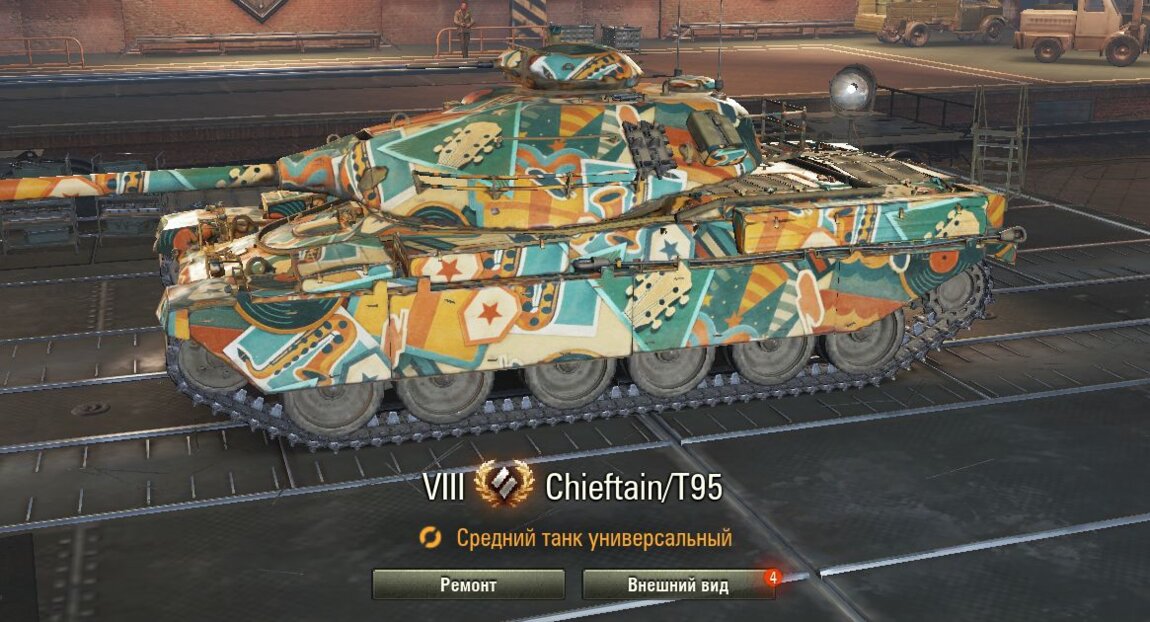
Task: Open the Внешний вид appearance menu
Action: 678,584
